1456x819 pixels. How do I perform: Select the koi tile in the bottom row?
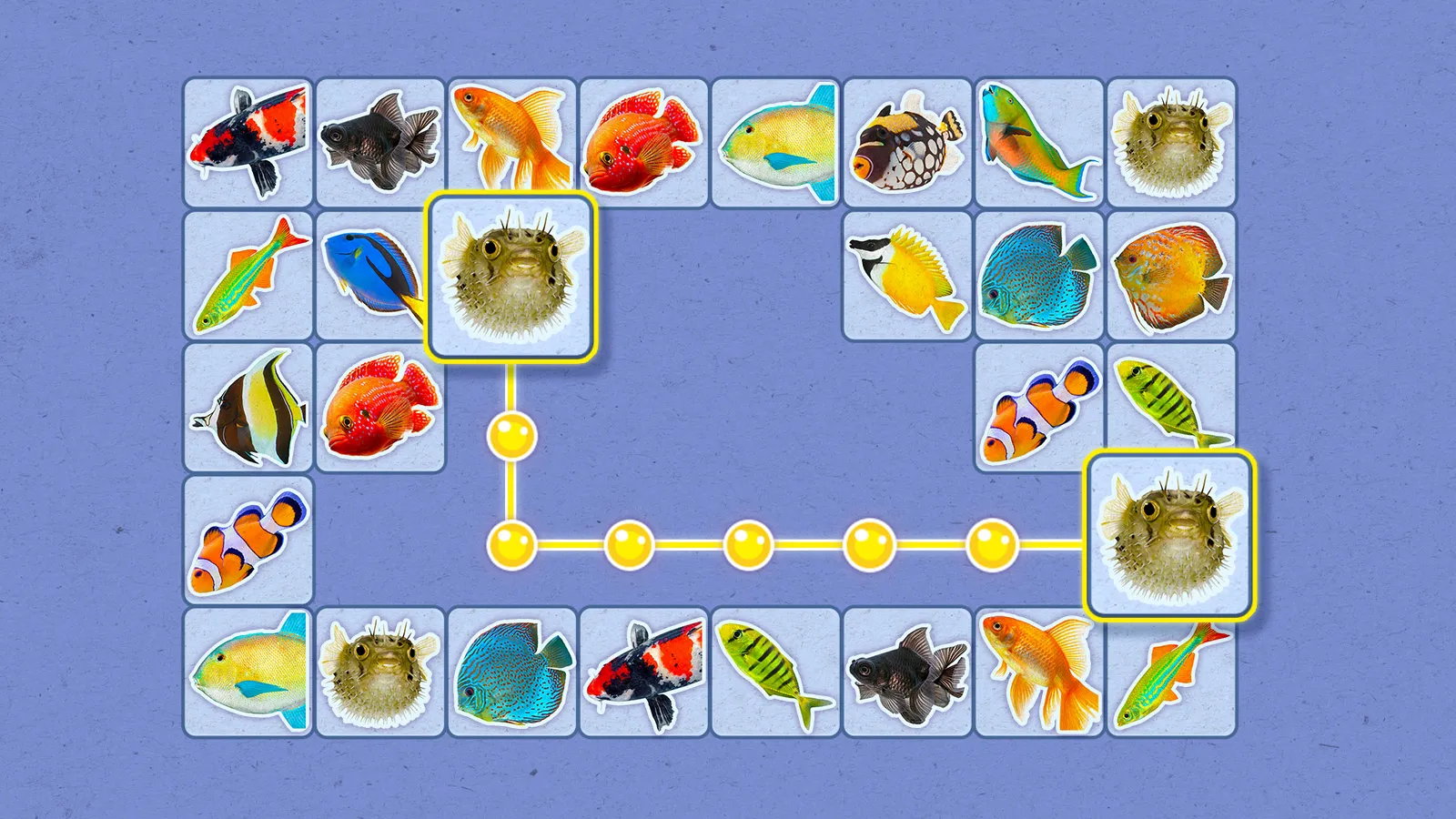tap(644, 673)
